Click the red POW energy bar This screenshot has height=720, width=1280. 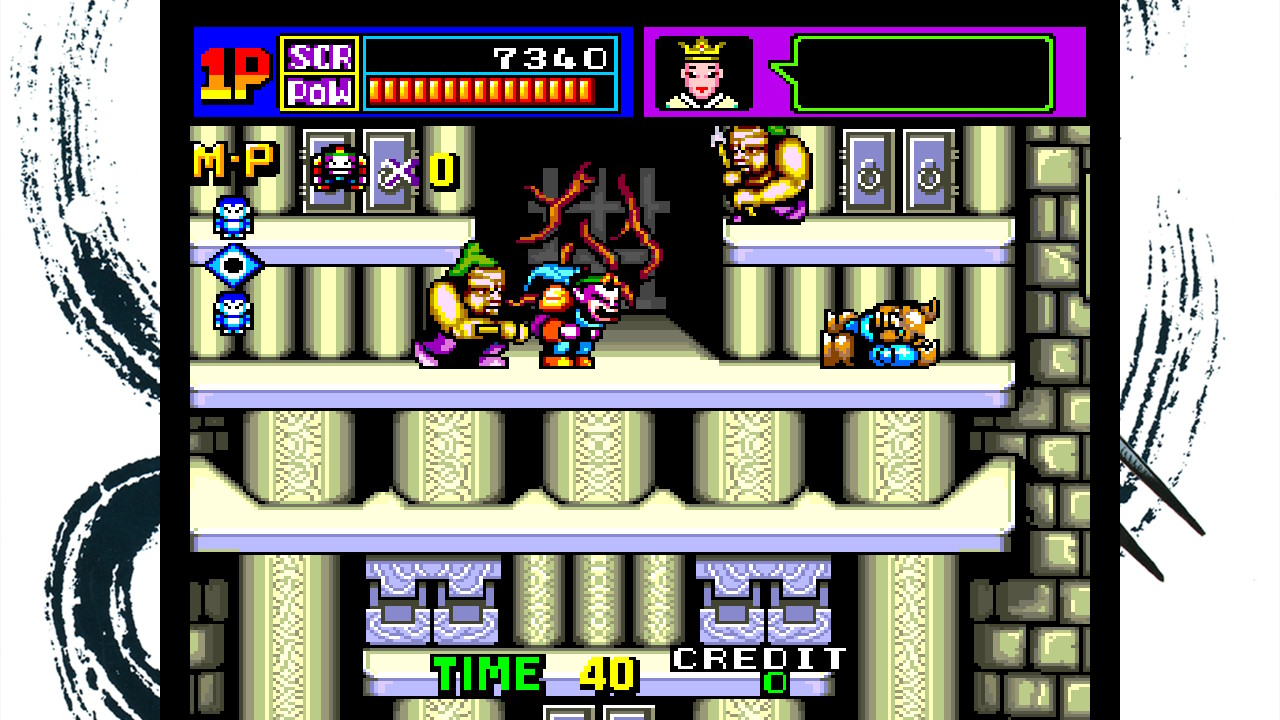[480, 90]
